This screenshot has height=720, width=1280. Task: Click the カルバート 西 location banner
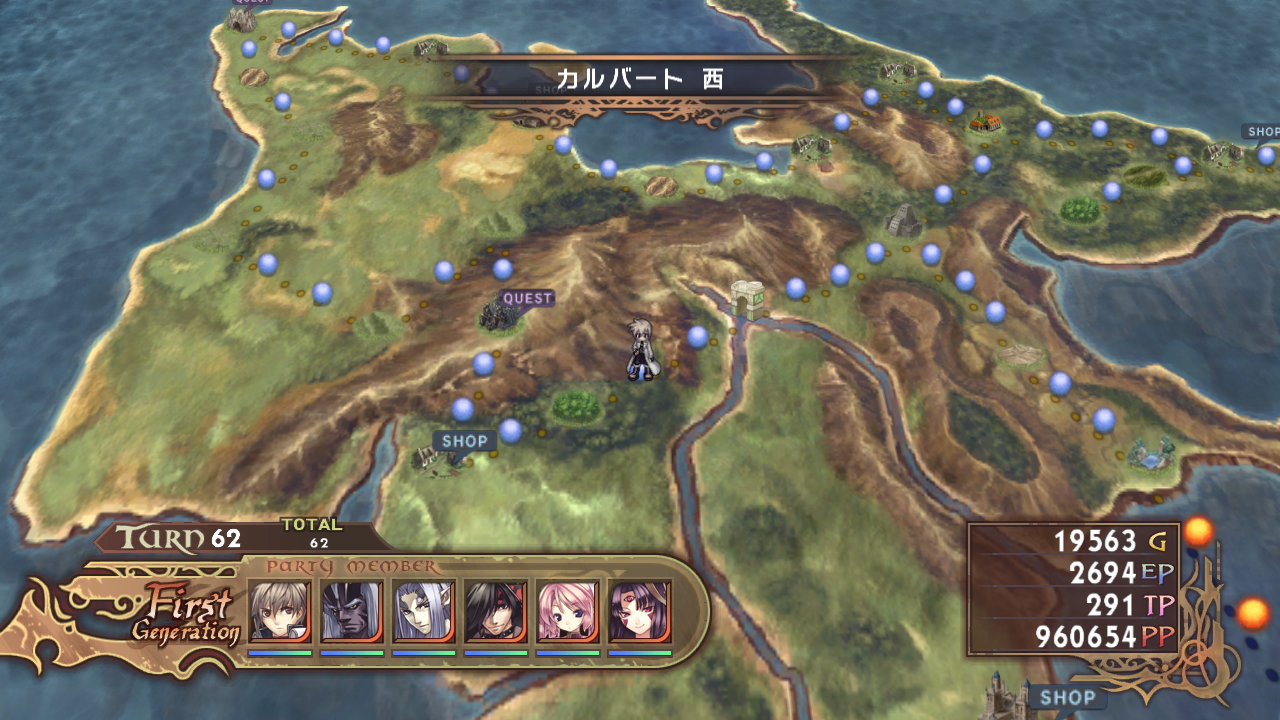(x=639, y=79)
